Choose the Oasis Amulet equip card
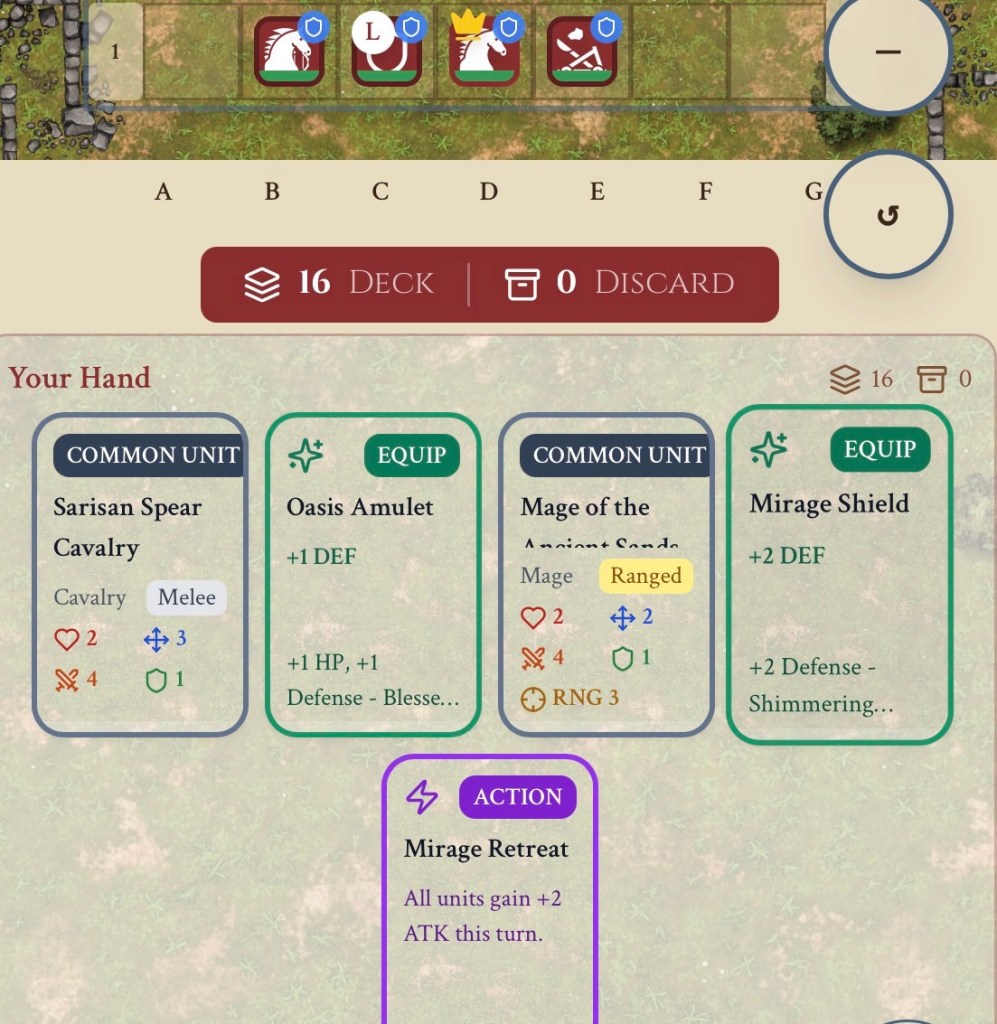Screen dimensions: 997x1024 [x=373, y=575]
